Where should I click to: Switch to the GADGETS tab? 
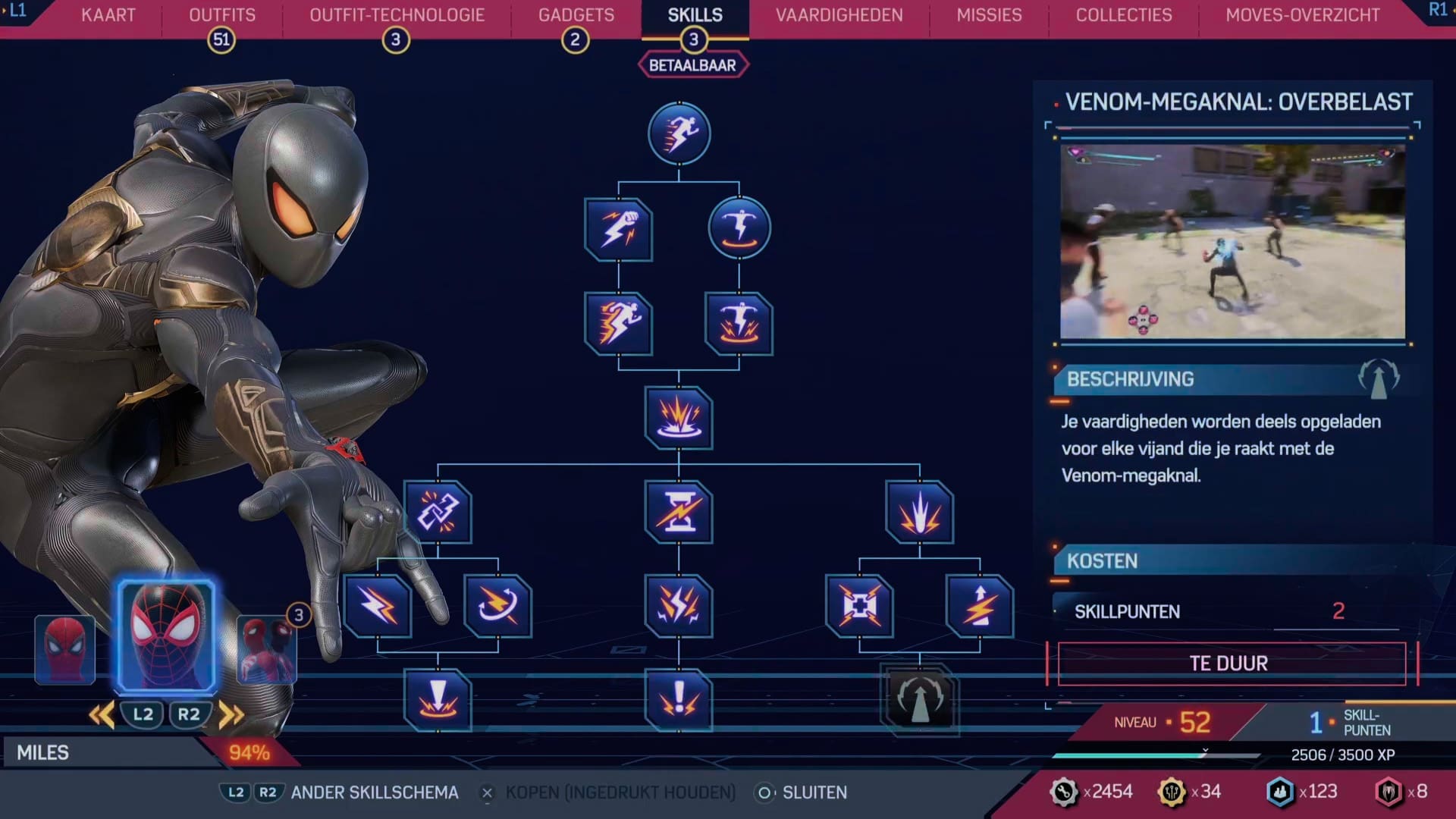(575, 14)
